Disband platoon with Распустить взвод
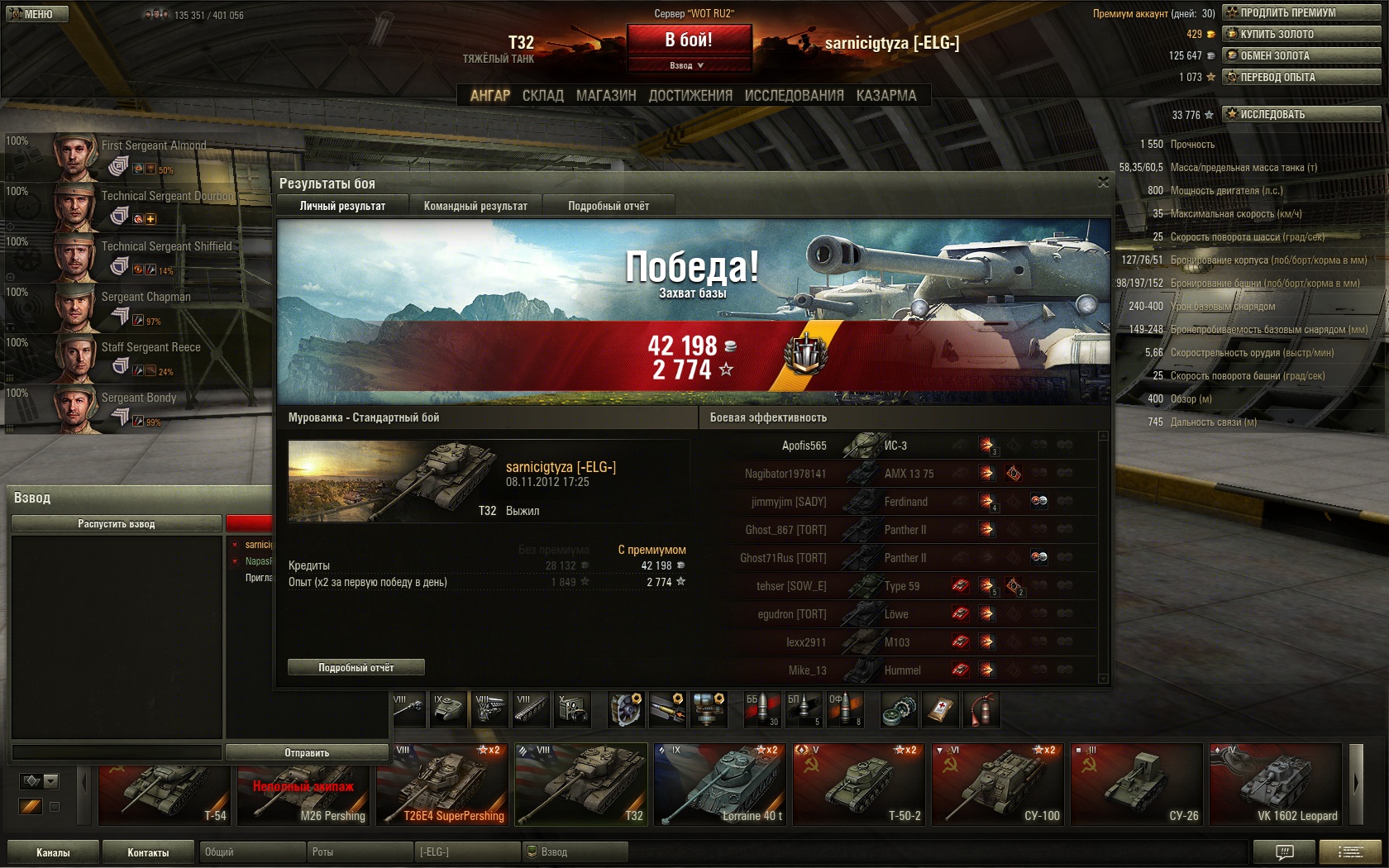1389x868 pixels. (116, 524)
